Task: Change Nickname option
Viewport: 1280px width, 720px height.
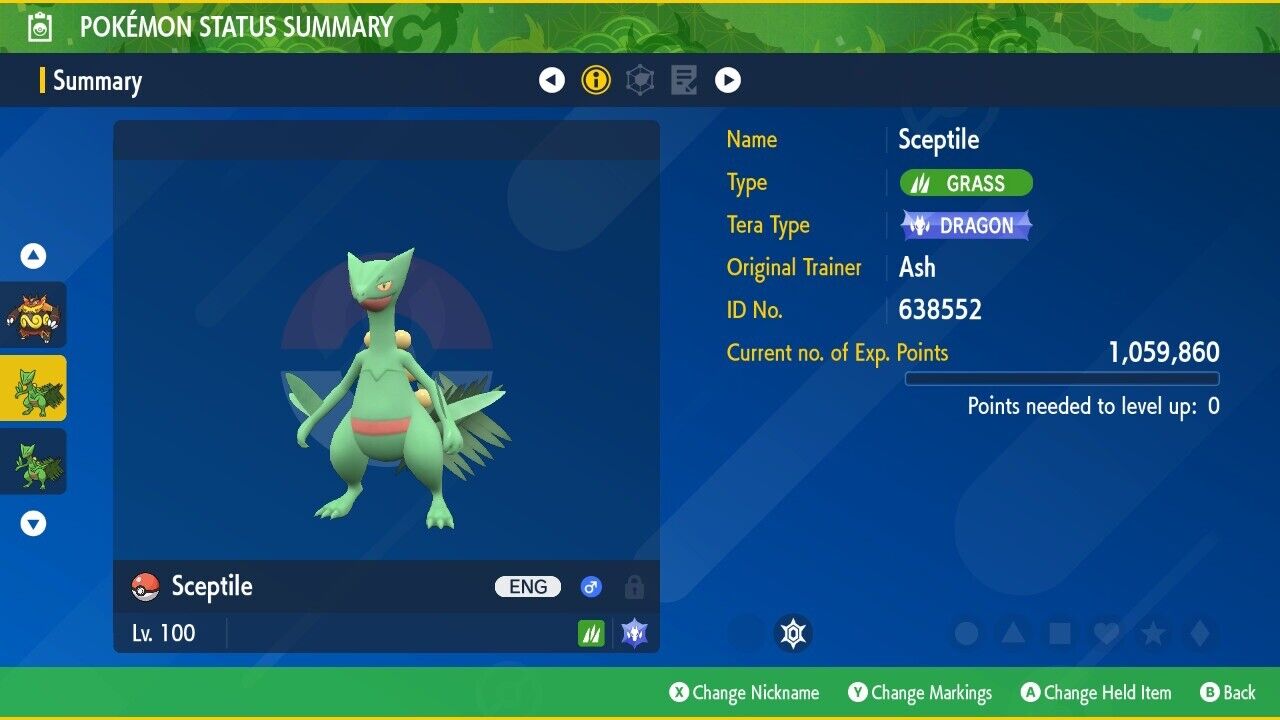Action: click(744, 693)
